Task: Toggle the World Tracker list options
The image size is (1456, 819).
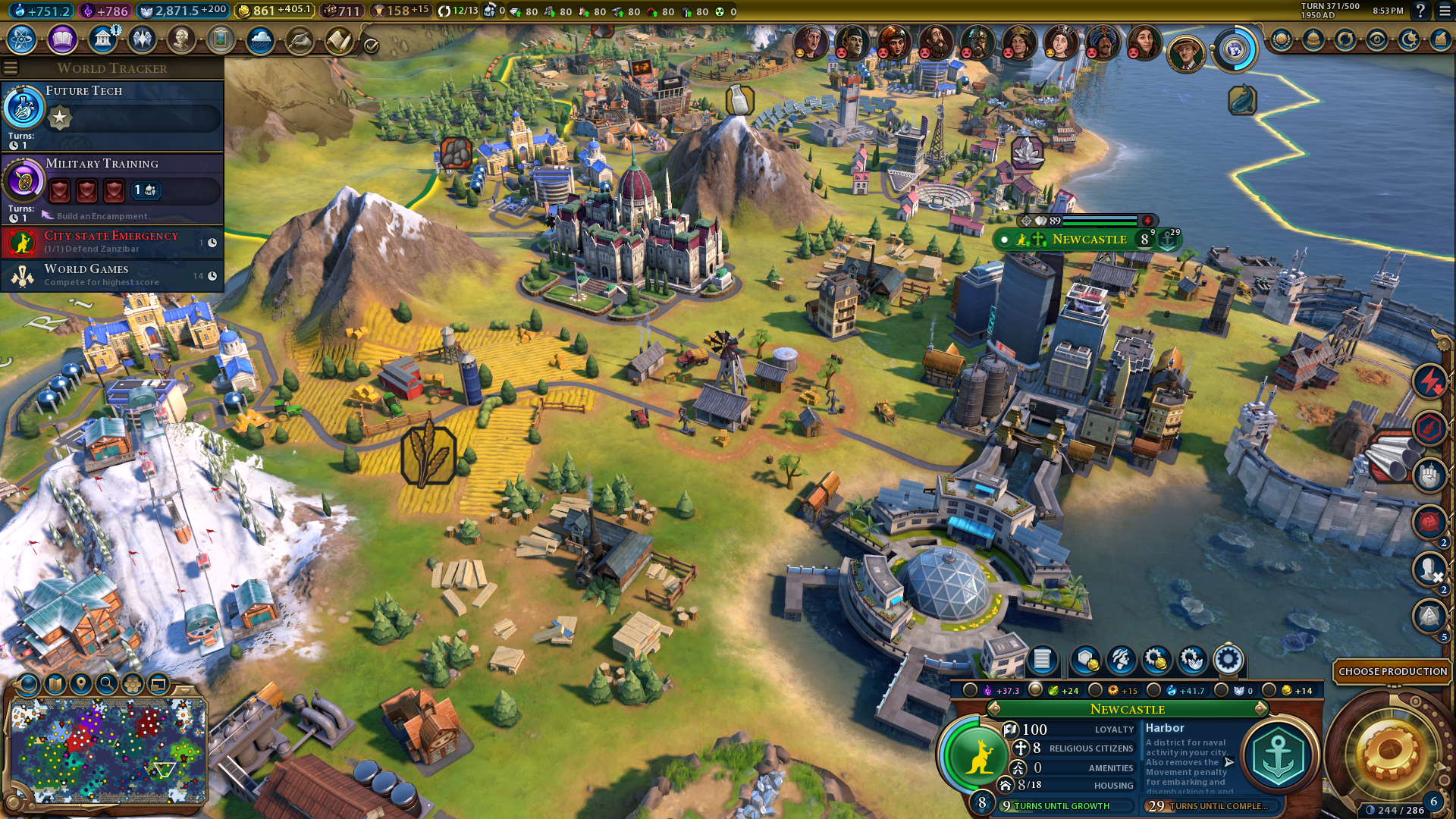Action: coord(11,68)
